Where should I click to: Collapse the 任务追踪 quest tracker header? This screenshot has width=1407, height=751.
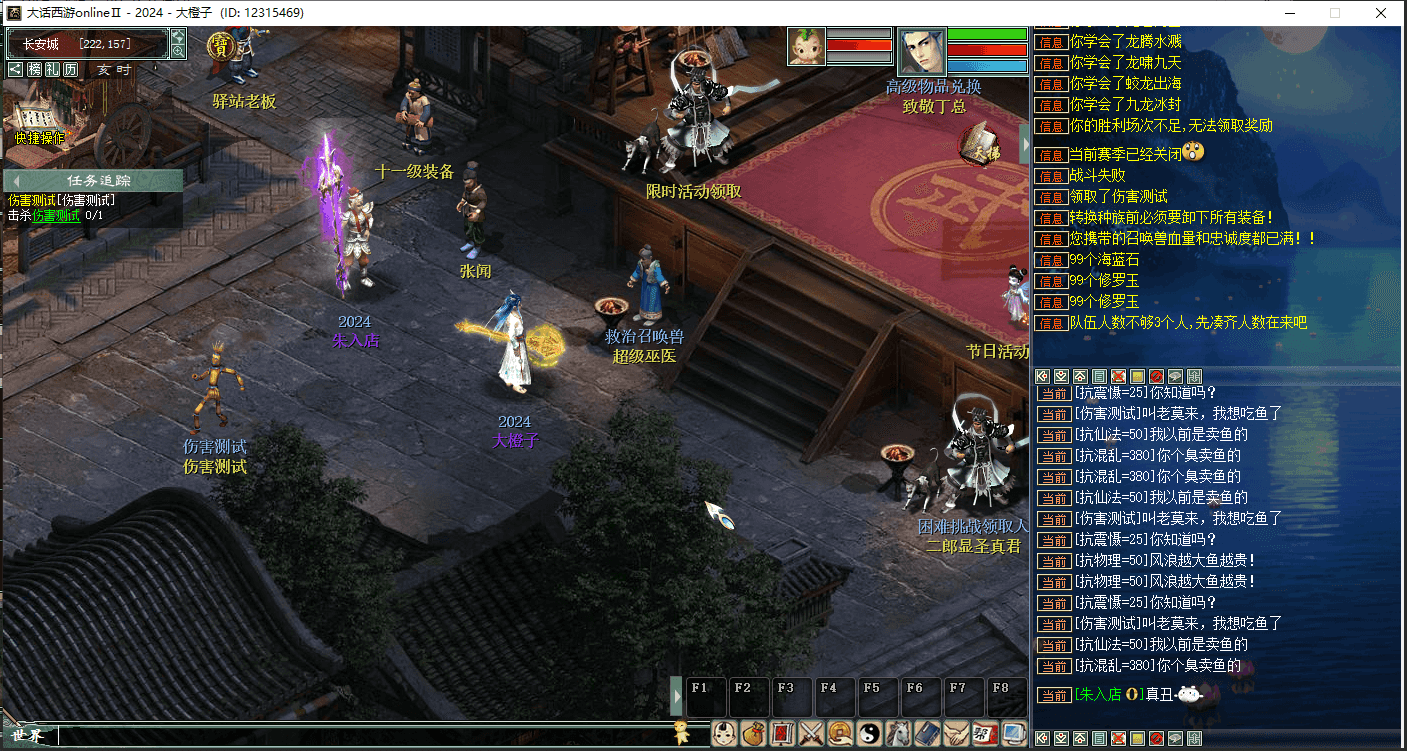16,180
